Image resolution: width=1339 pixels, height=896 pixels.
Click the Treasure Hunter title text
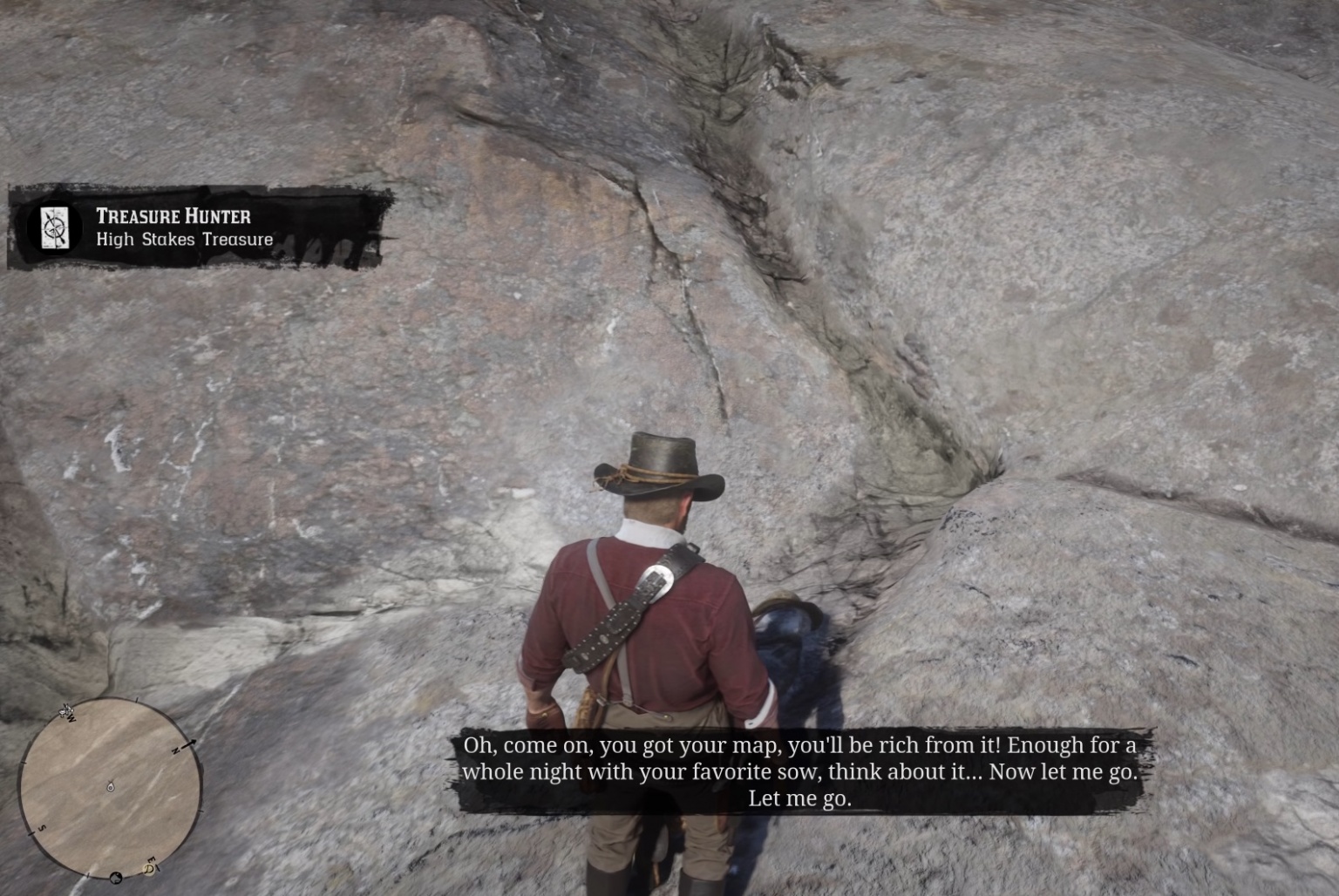point(176,215)
